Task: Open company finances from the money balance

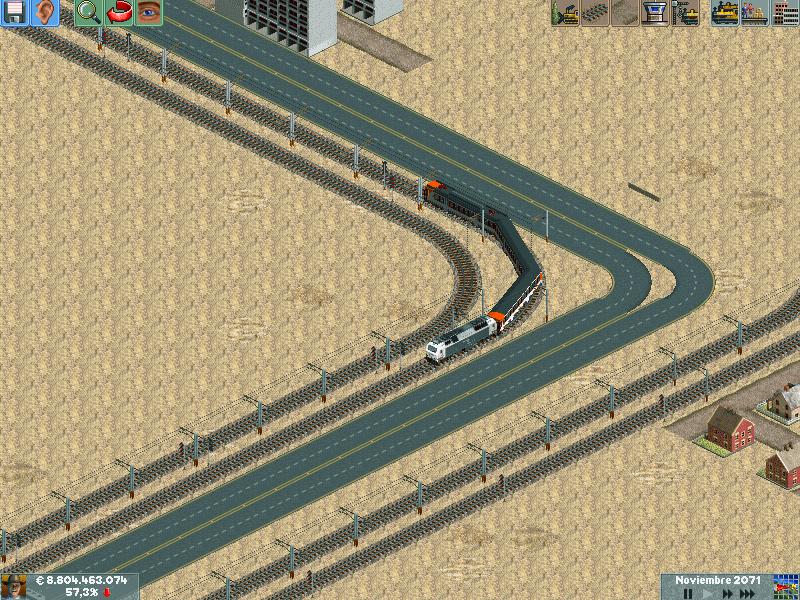Action: point(80,579)
